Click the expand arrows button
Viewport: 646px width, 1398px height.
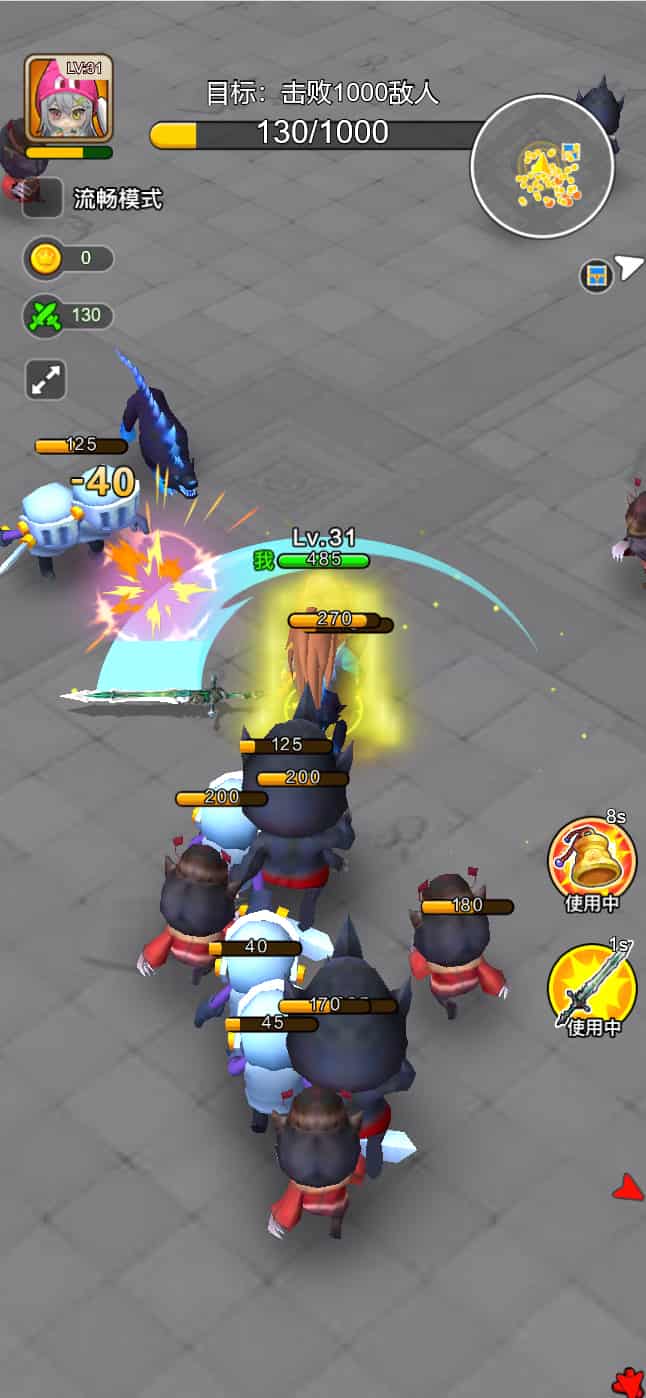46,380
